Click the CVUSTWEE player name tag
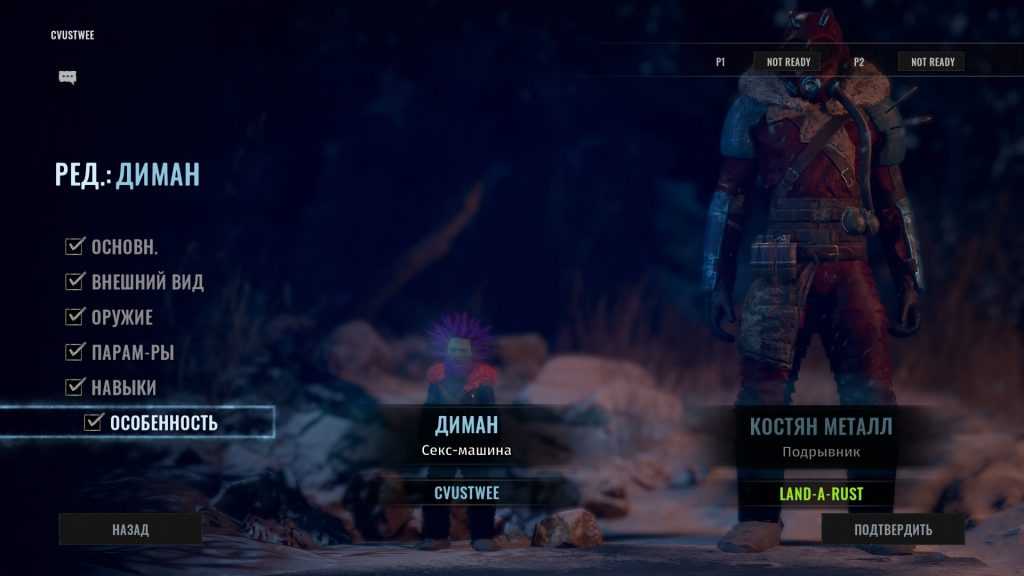Image resolution: width=1024 pixels, height=576 pixels. (467, 493)
